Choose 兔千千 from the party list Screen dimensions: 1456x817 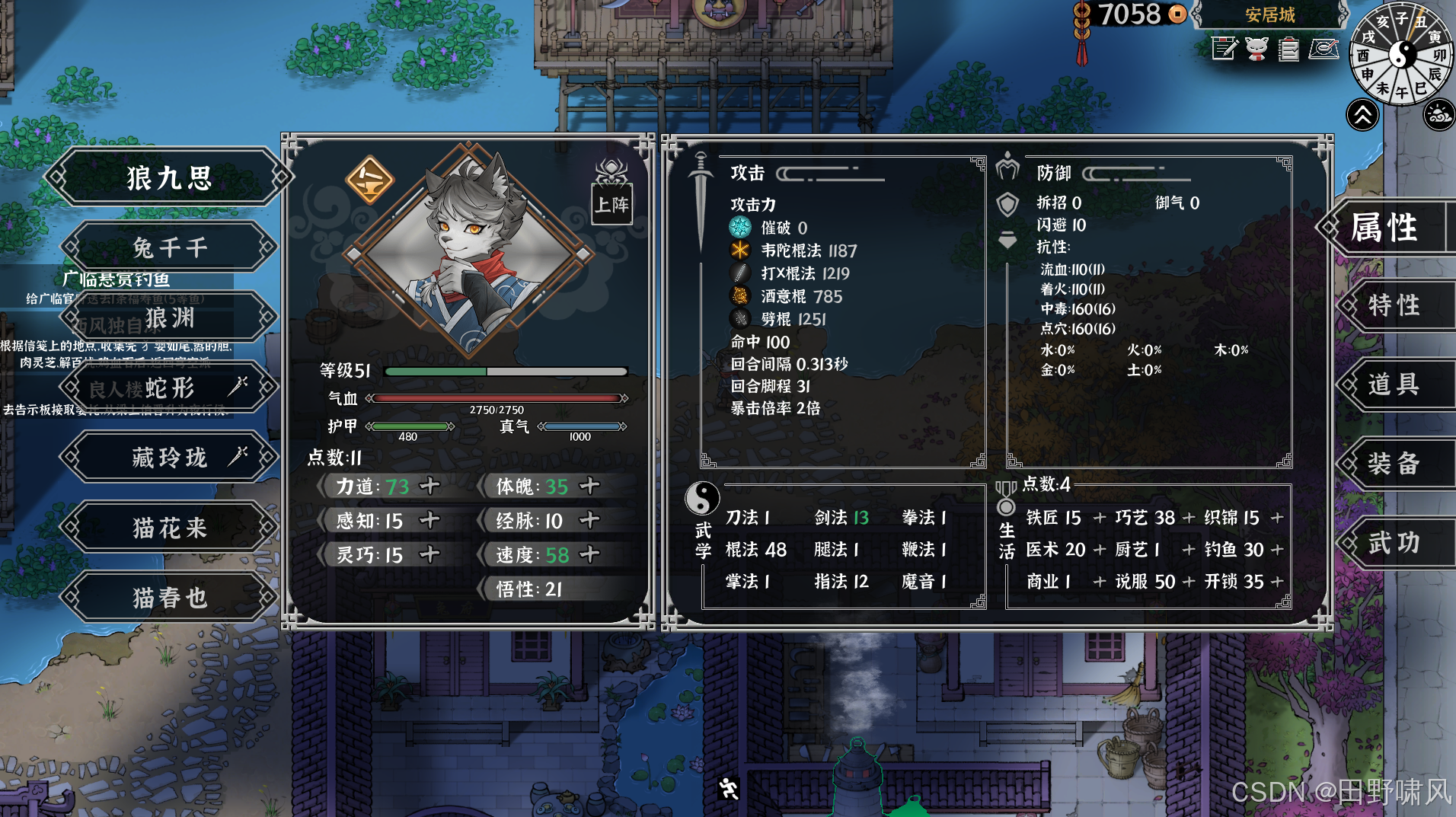[169, 247]
